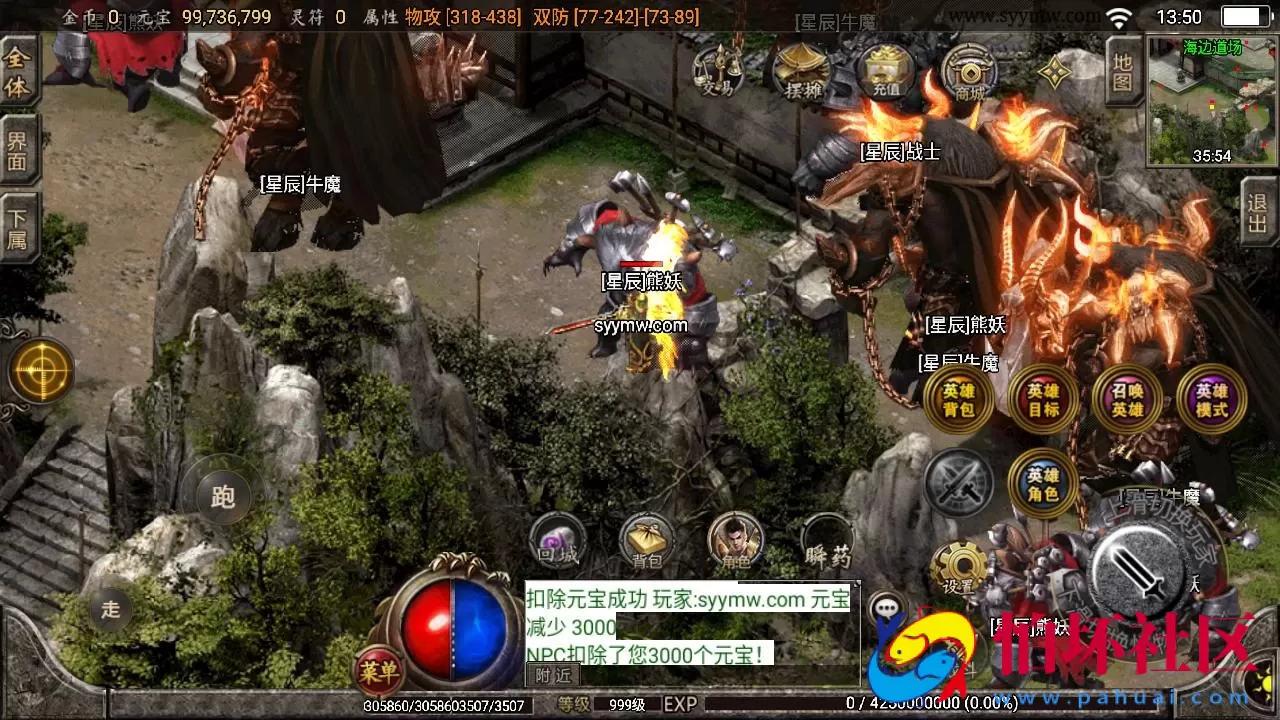
Task: Use the 瞬药 instant potion icon
Action: point(826,548)
